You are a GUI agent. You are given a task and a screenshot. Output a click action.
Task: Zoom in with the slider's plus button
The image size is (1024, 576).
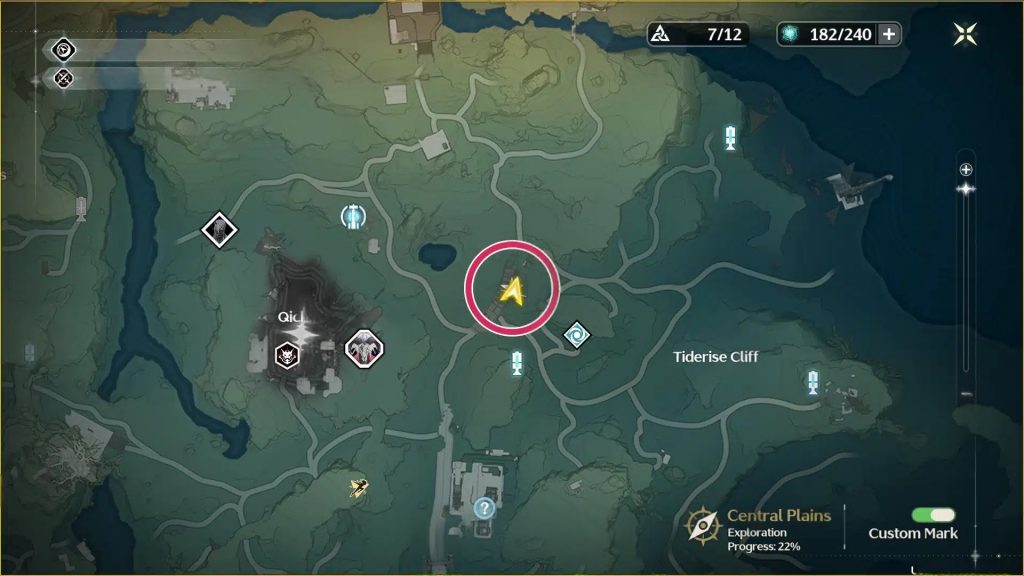[965, 169]
